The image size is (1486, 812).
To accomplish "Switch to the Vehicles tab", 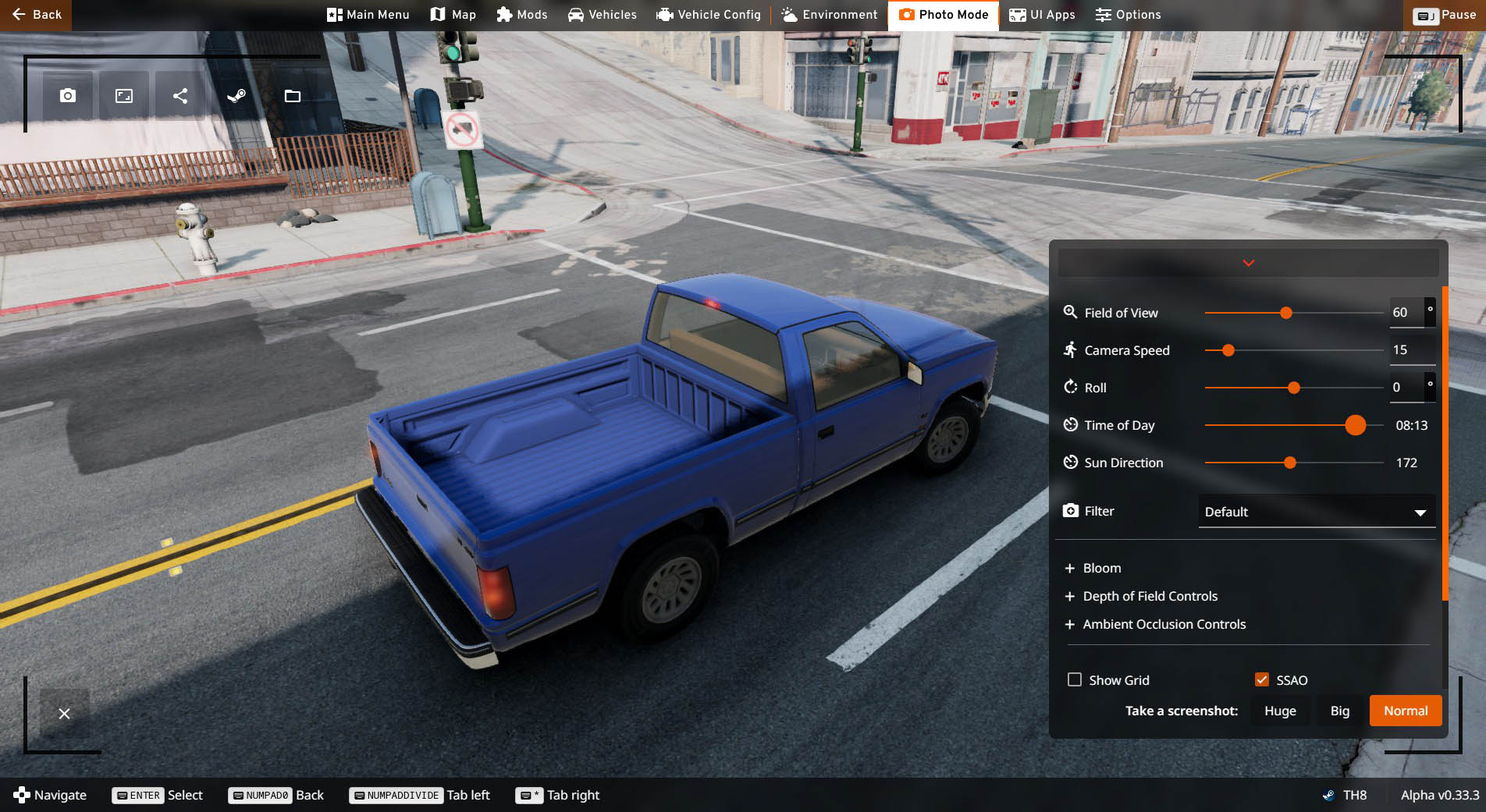I will 602,15.
